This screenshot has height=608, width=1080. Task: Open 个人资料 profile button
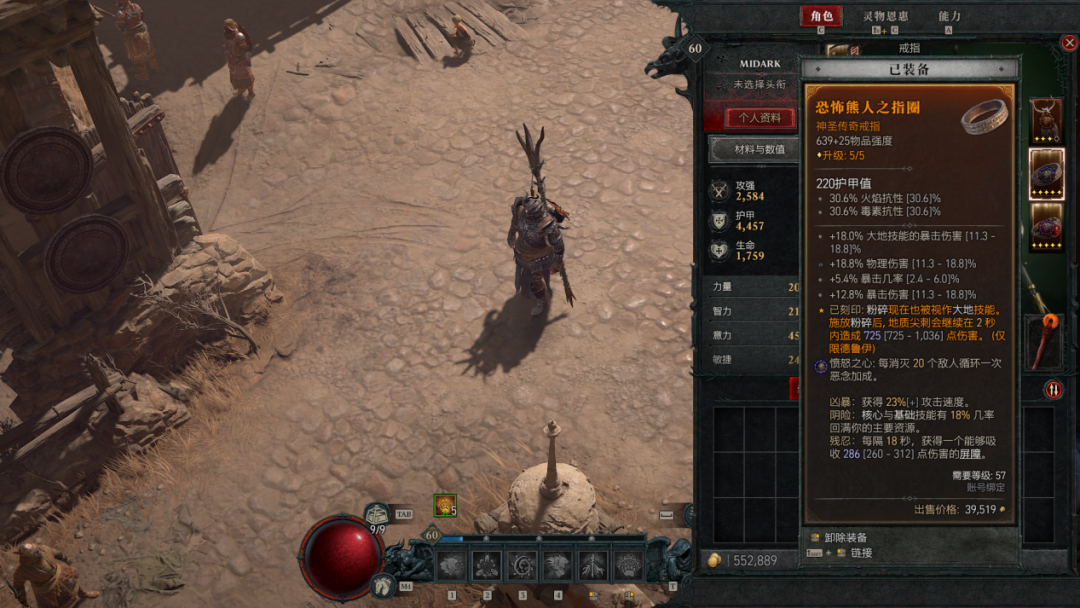point(760,117)
